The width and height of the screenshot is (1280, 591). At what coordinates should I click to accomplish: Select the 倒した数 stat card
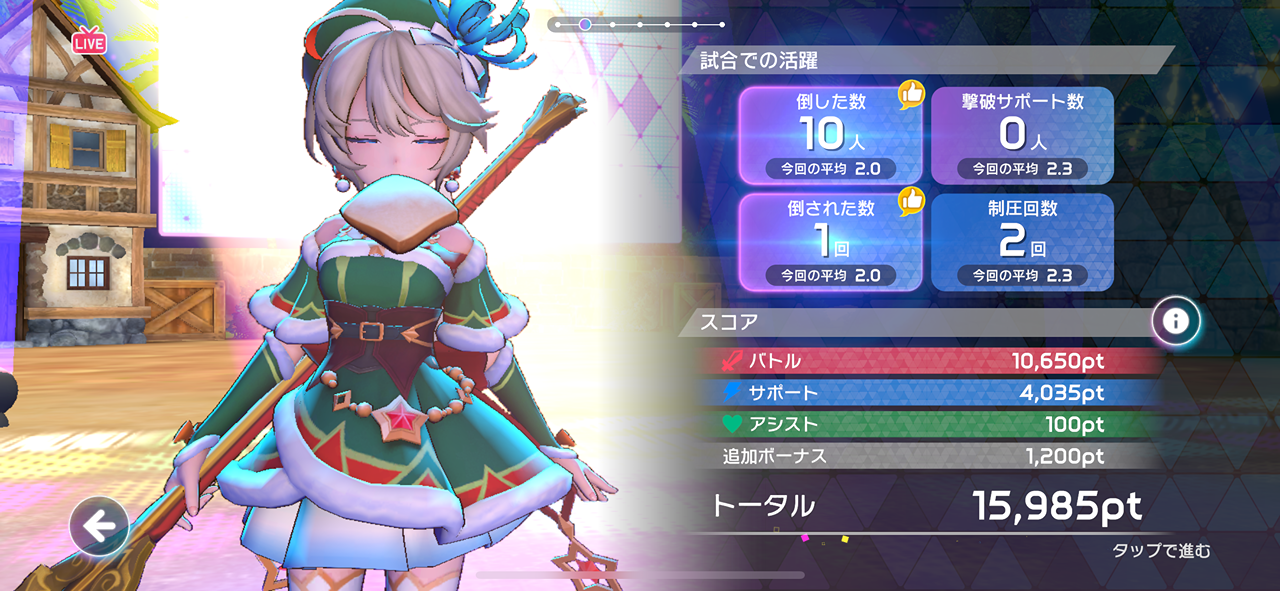click(831, 135)
